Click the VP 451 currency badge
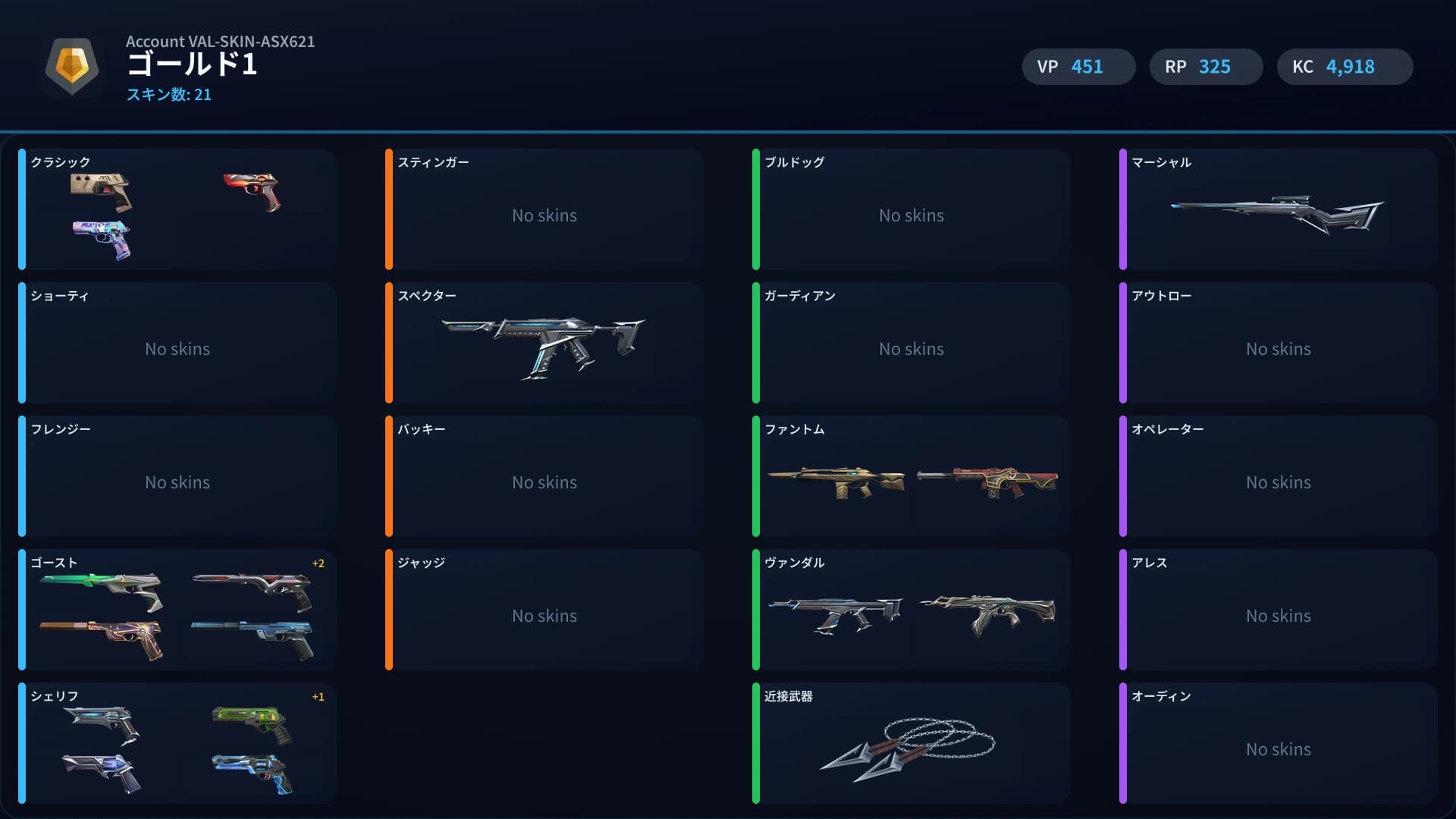 pos(1078,67)
